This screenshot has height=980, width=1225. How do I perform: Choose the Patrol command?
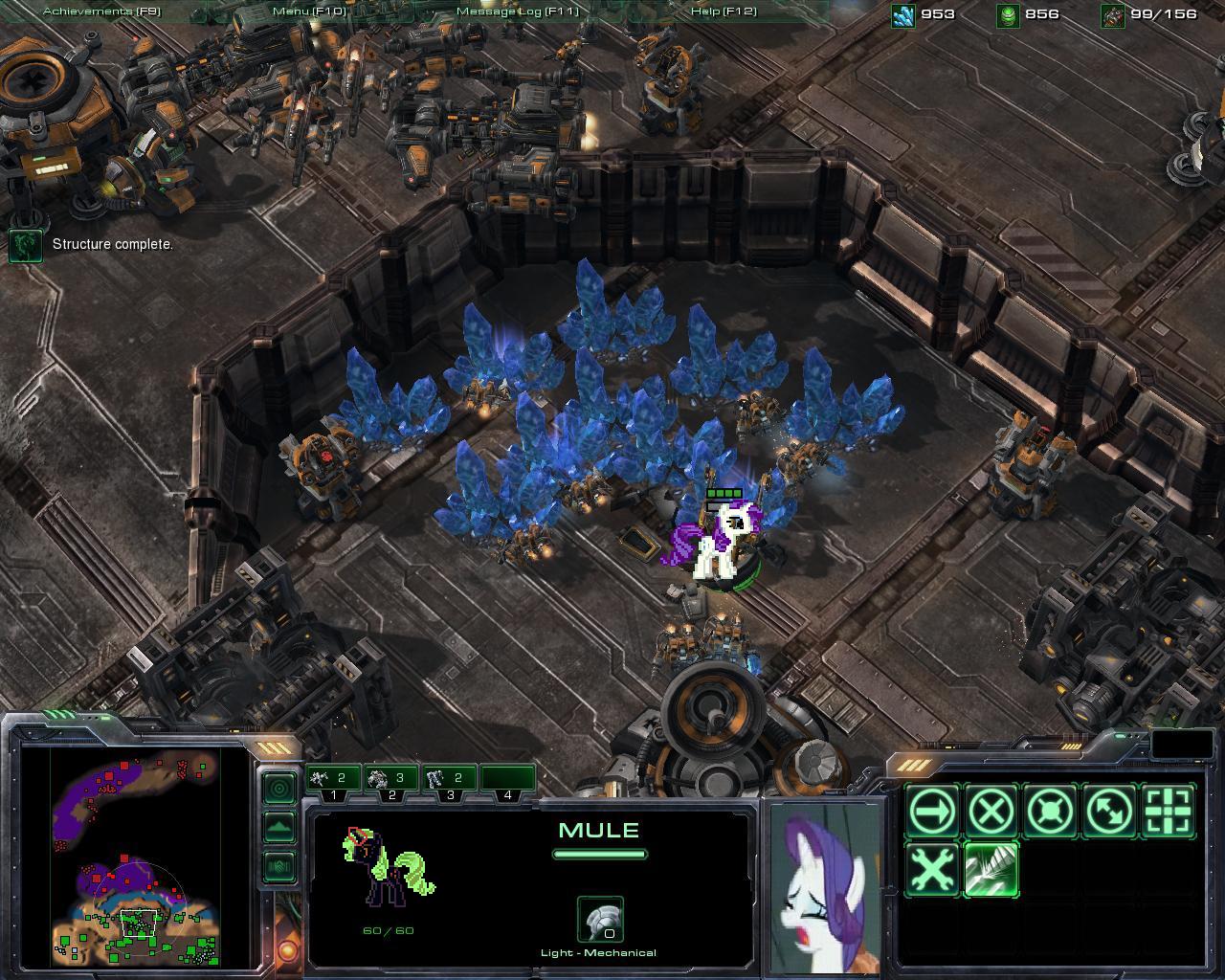[1110, 813]
